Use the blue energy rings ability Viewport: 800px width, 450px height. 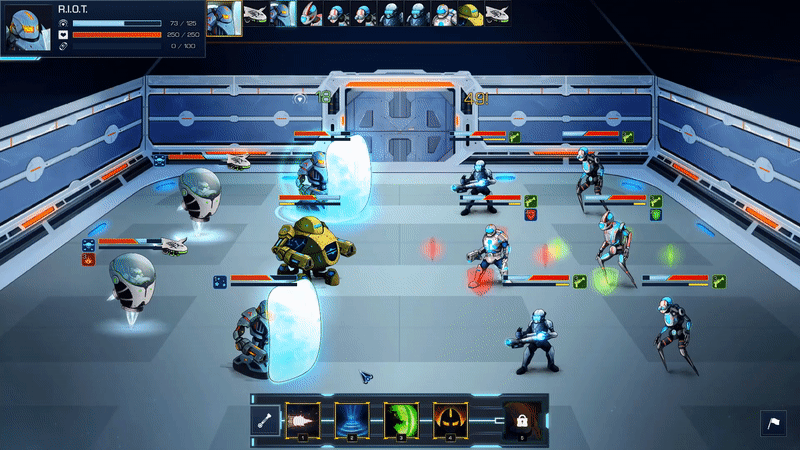pyautogui.click(x=351, y=421)
